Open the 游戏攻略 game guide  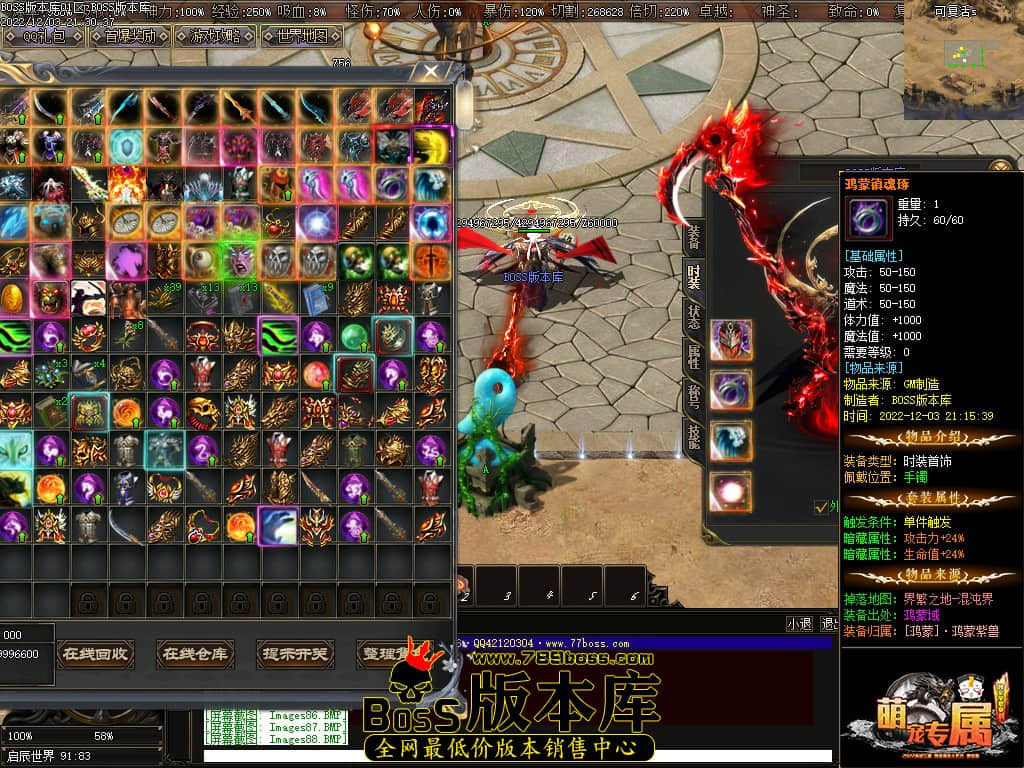(x=214, y=36)
